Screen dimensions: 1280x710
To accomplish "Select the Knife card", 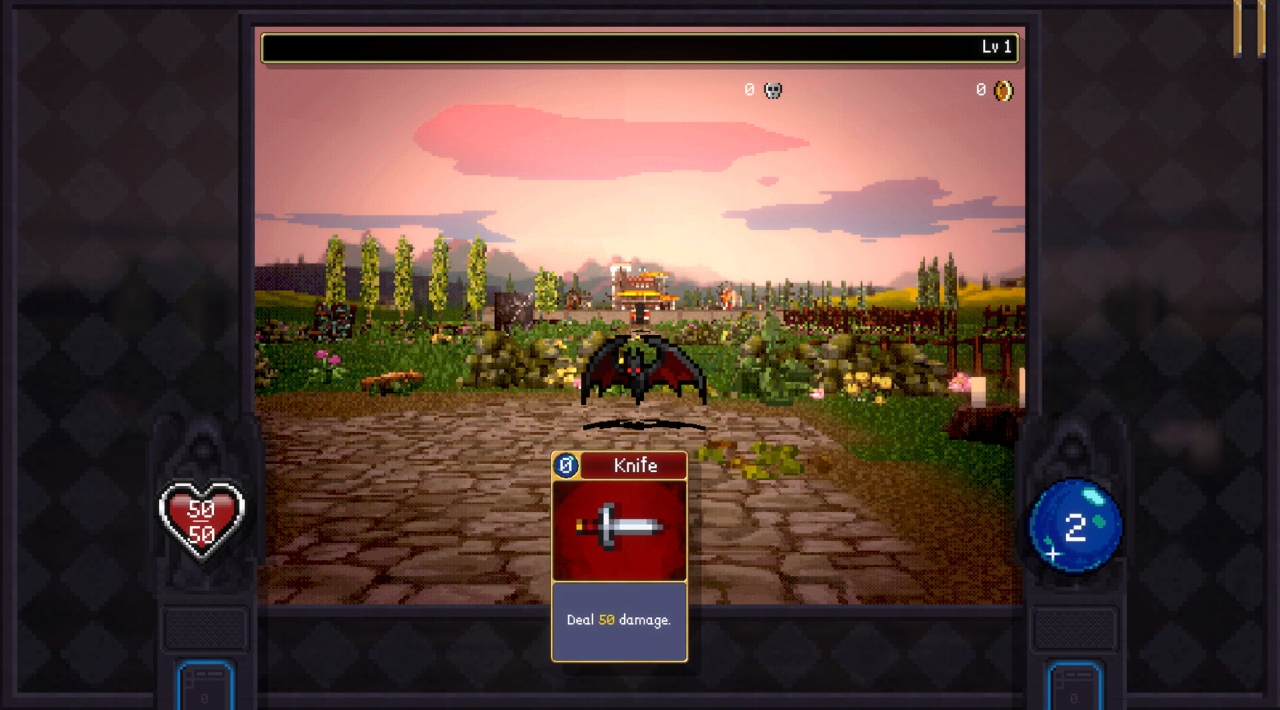I will click(x=619, y=556).
